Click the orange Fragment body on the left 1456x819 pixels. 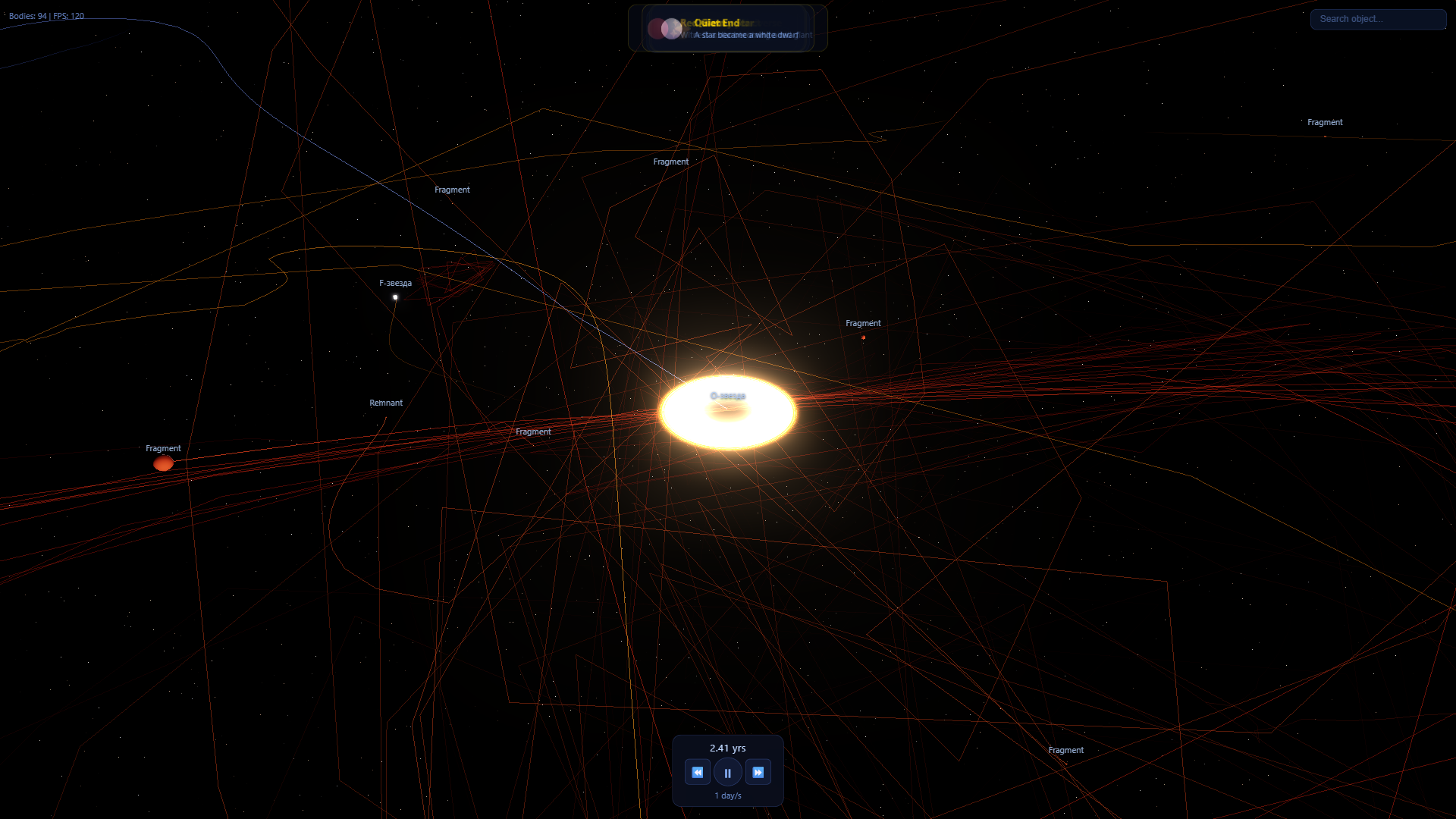pos(162,463)
